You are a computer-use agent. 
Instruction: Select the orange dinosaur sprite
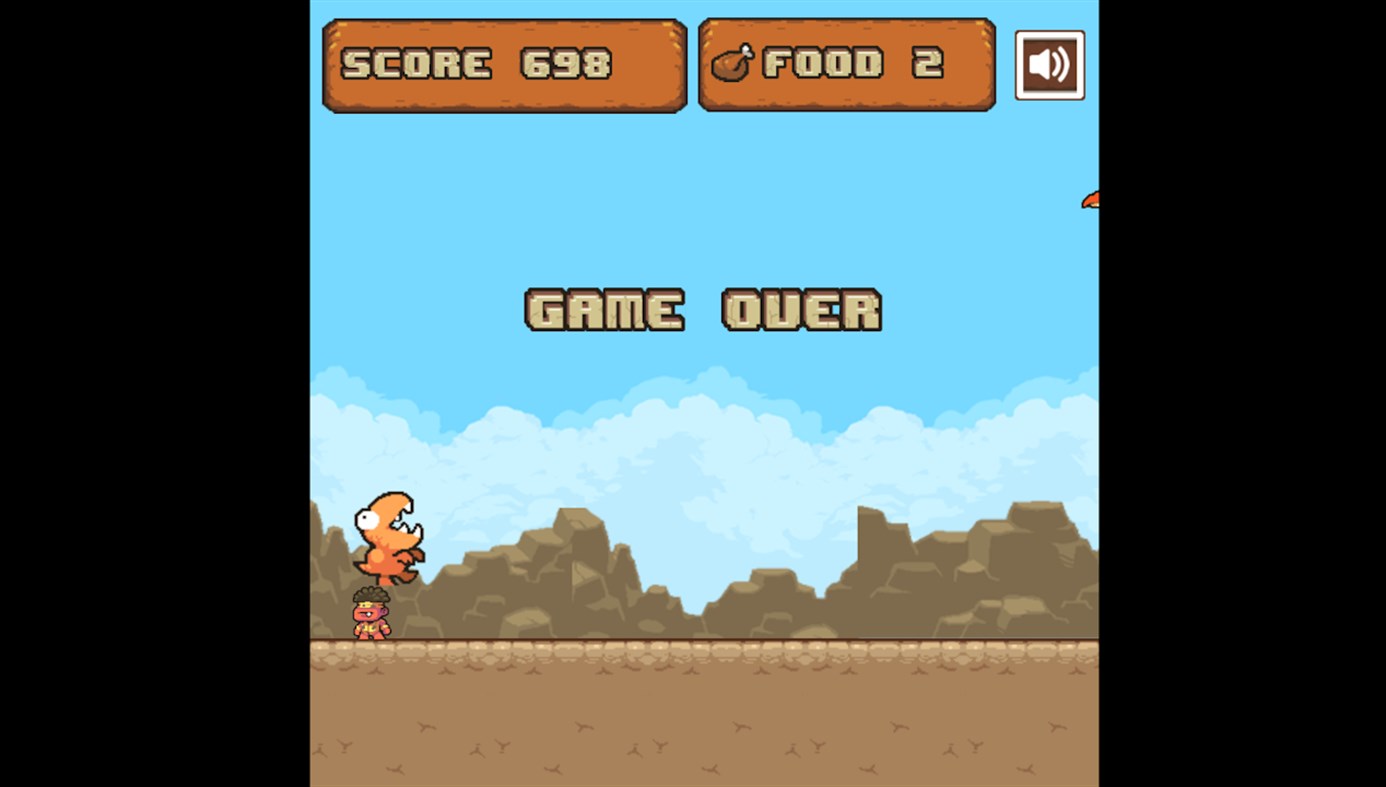(x=390, y=540)
